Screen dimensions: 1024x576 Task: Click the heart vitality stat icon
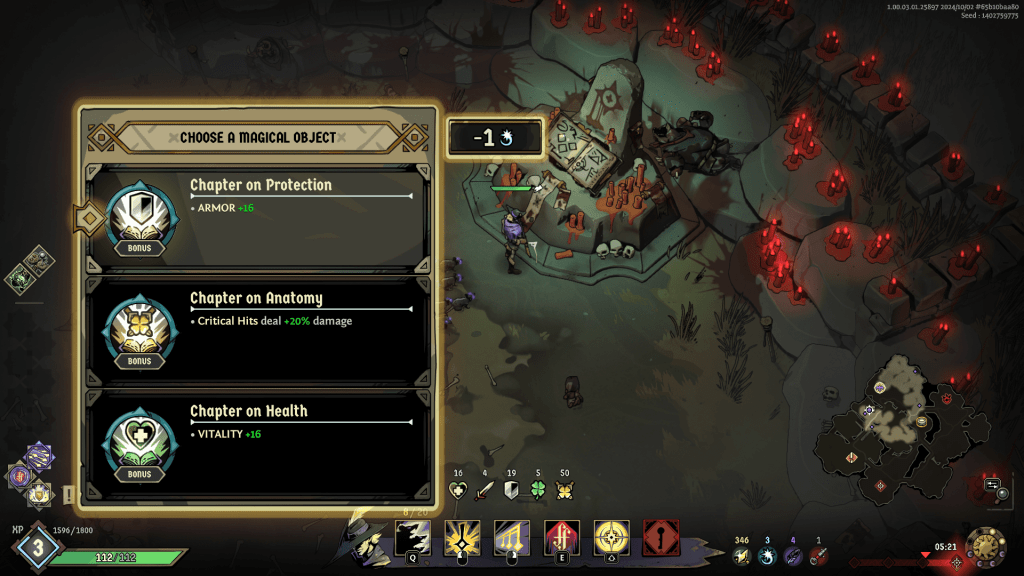pyautogui.click(x=458, y=491)
